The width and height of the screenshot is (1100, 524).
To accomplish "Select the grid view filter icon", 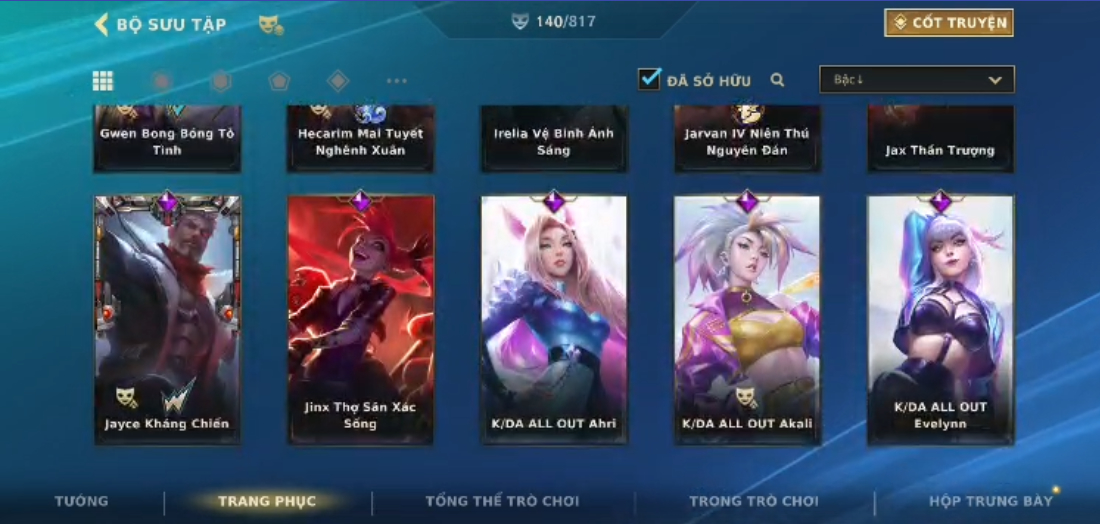I will (x=103, y=81).
